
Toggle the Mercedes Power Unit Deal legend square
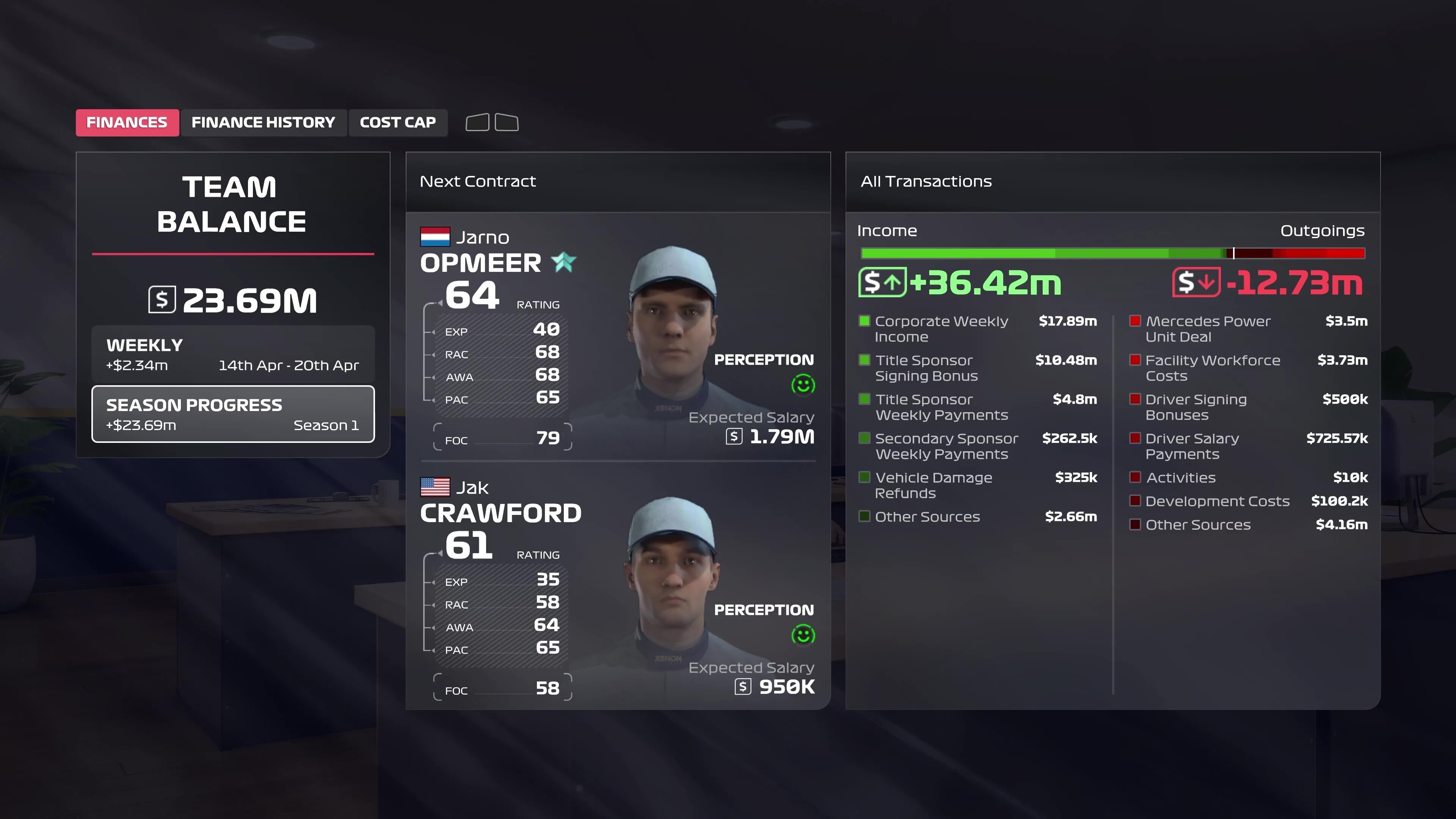[1135, 320]
